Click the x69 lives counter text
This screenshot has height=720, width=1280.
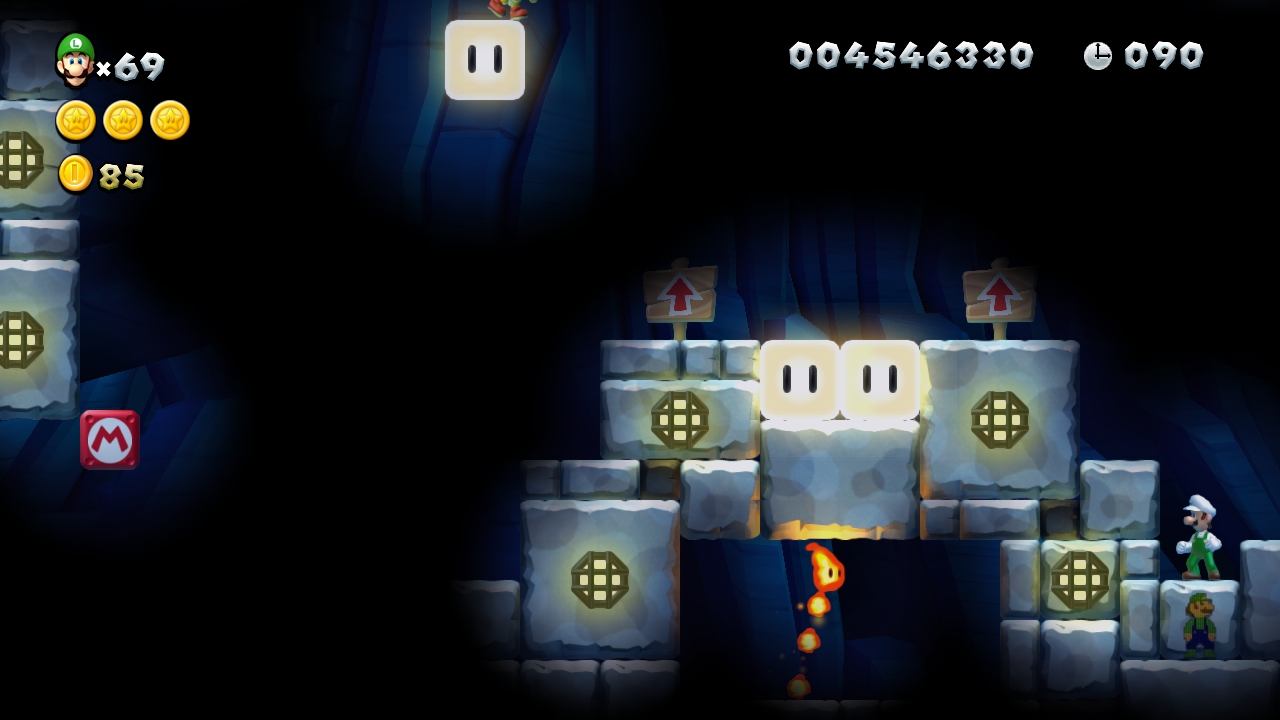[x=131, y=66]
